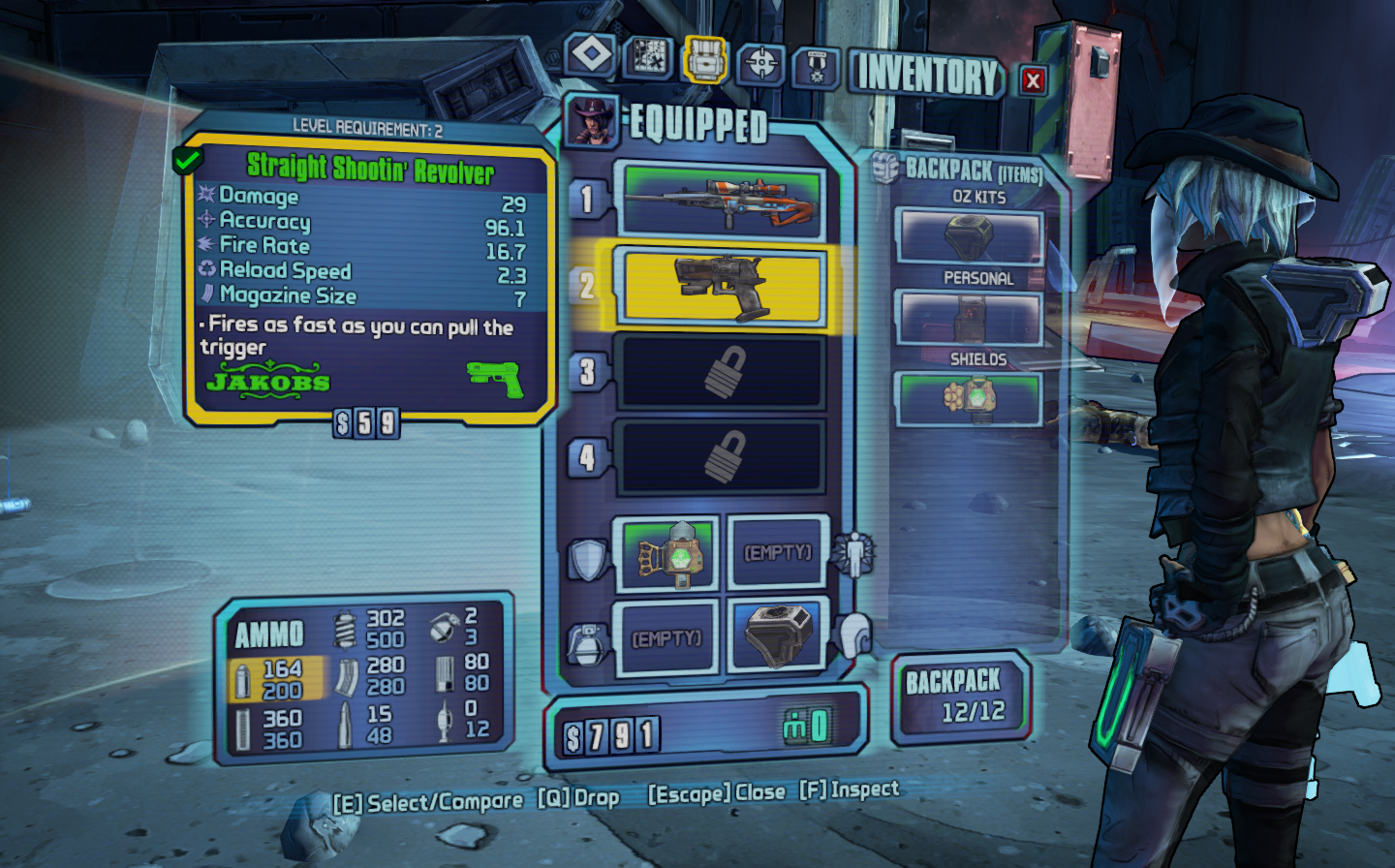
Task: Choose the shield item in the backpack
Action: [969, 399]
